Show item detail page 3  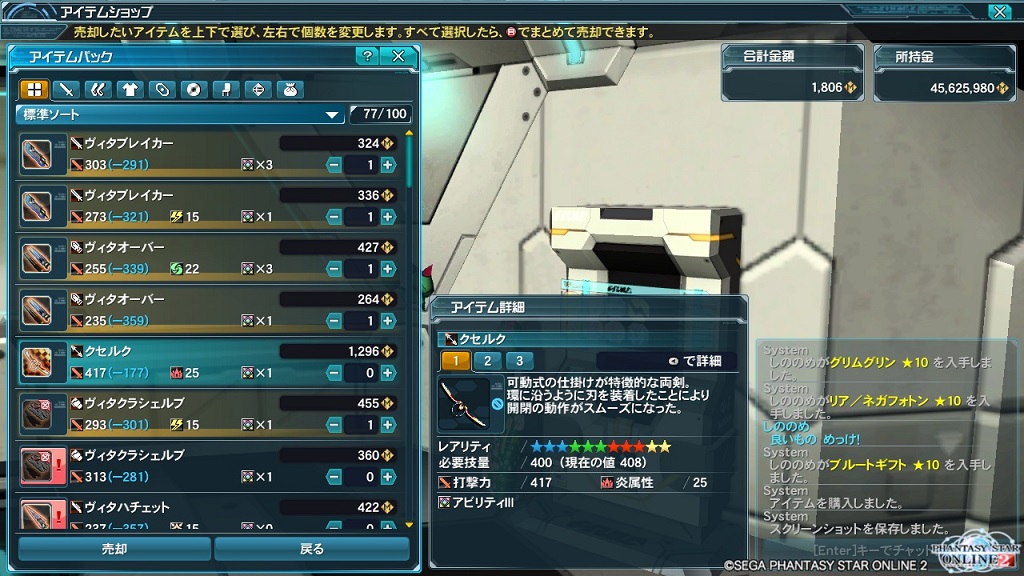(519, 361)
